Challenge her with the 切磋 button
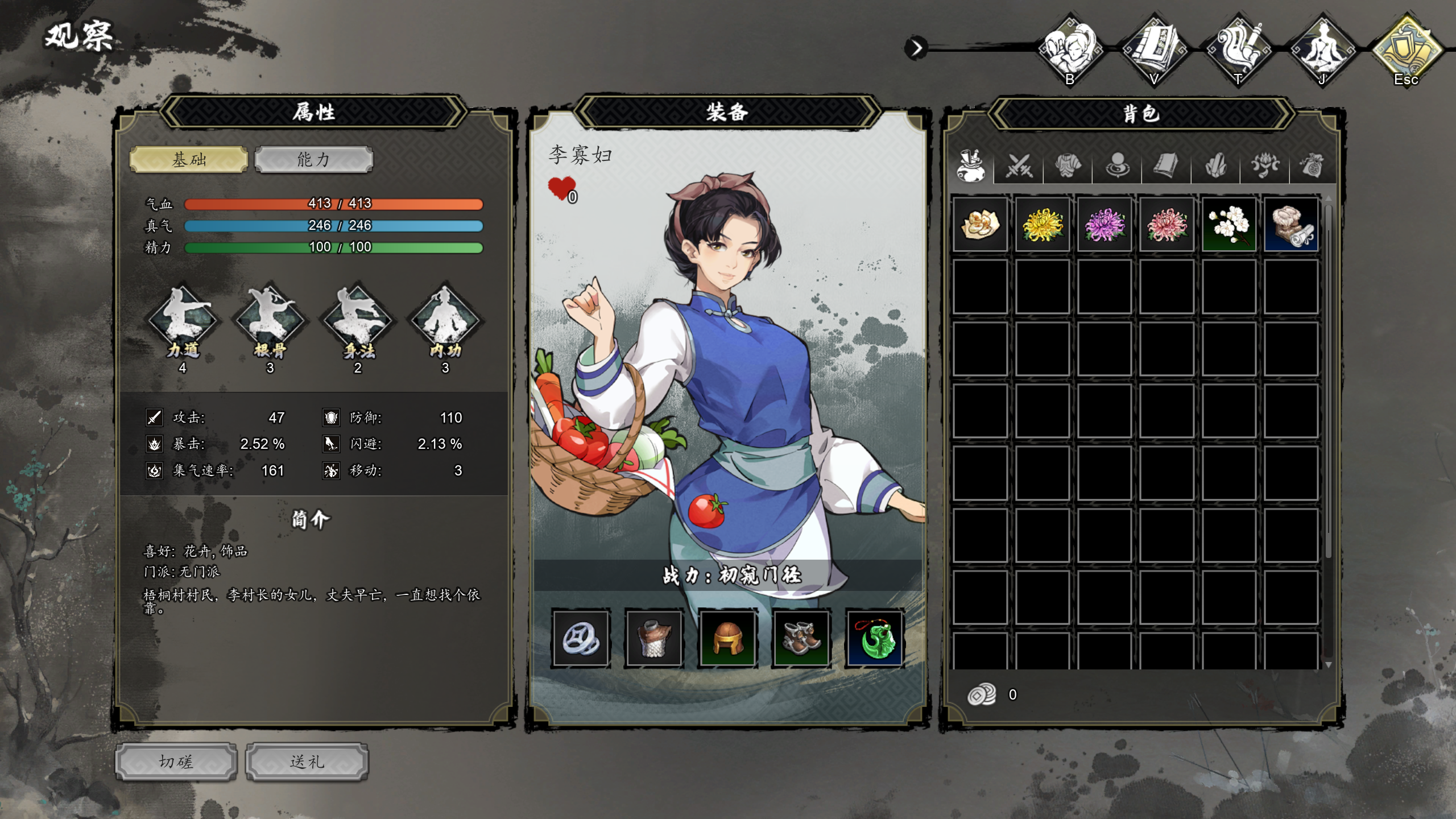1456x819 pixels. tap(176, 762)
